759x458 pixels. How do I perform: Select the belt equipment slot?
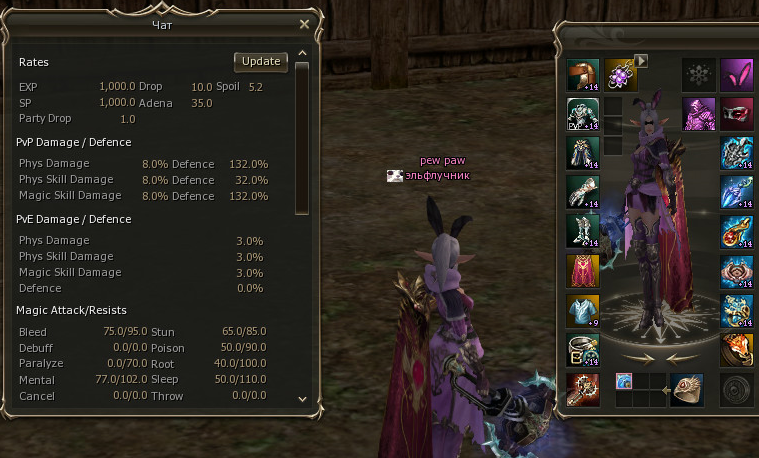pos(583,349)
